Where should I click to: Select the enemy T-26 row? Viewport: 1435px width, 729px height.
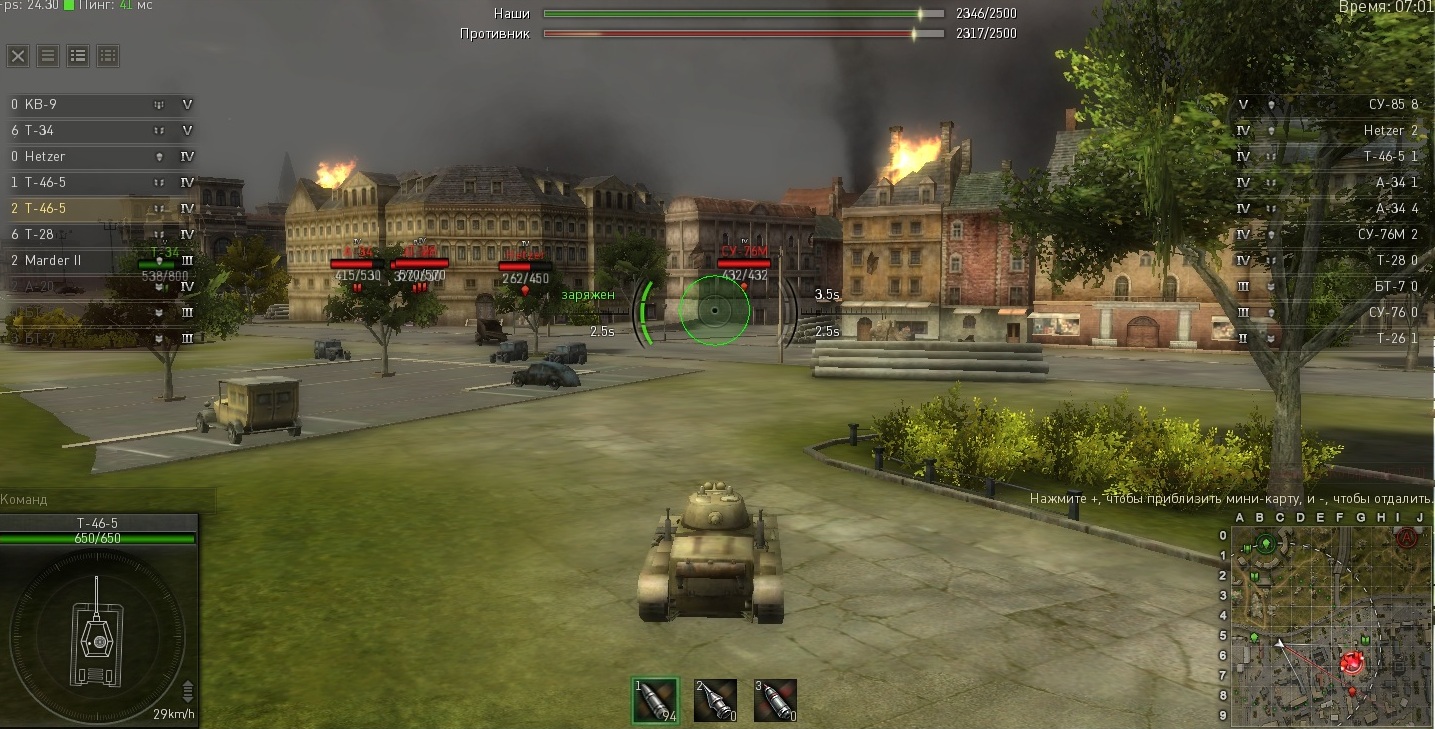pos(1330,339)
